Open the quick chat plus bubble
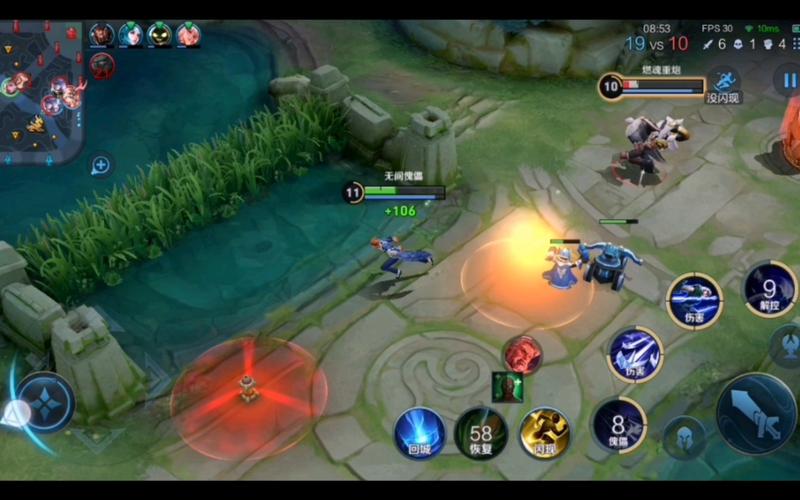 (101, 165)
